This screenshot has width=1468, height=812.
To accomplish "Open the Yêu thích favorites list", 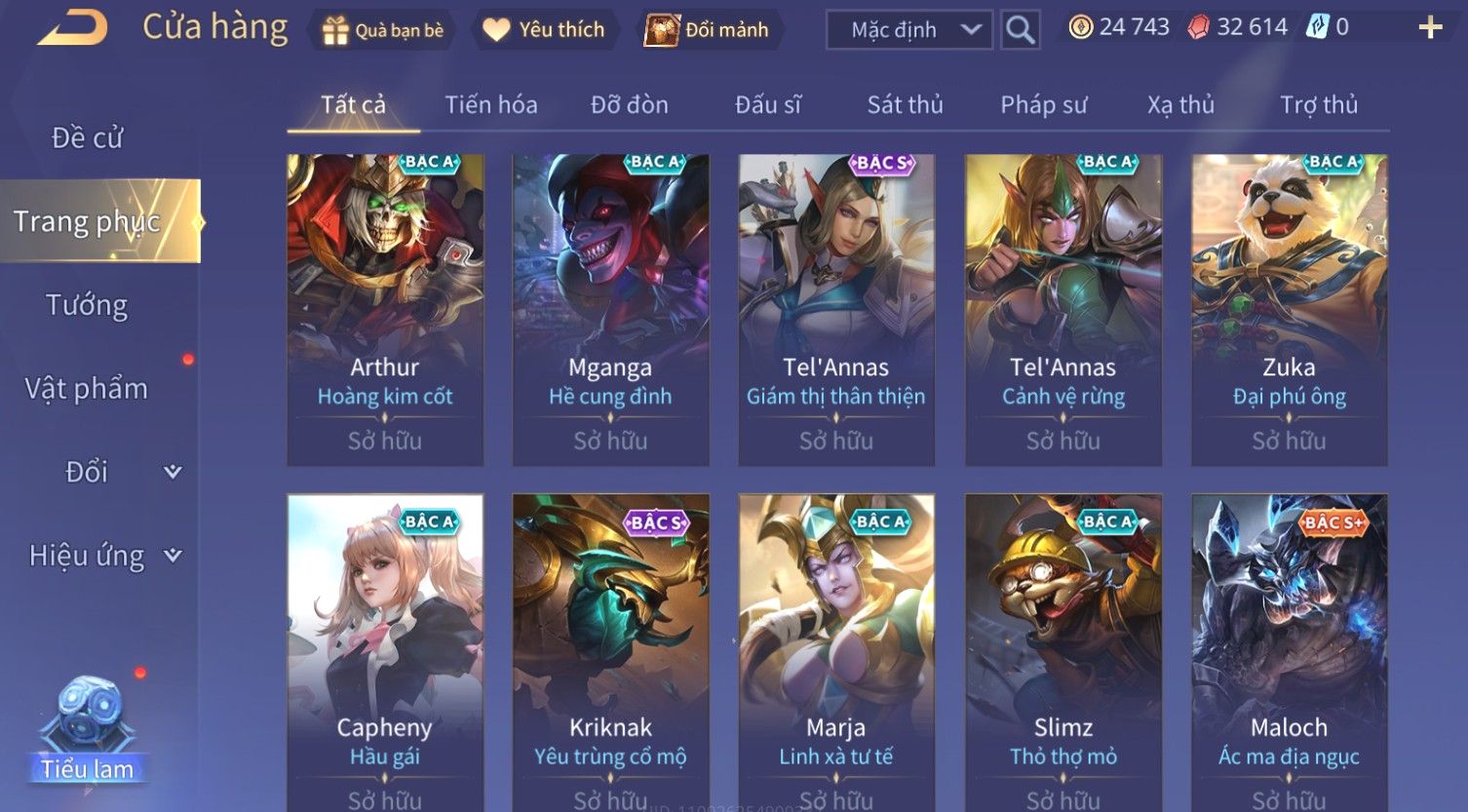I will [544, 30].
